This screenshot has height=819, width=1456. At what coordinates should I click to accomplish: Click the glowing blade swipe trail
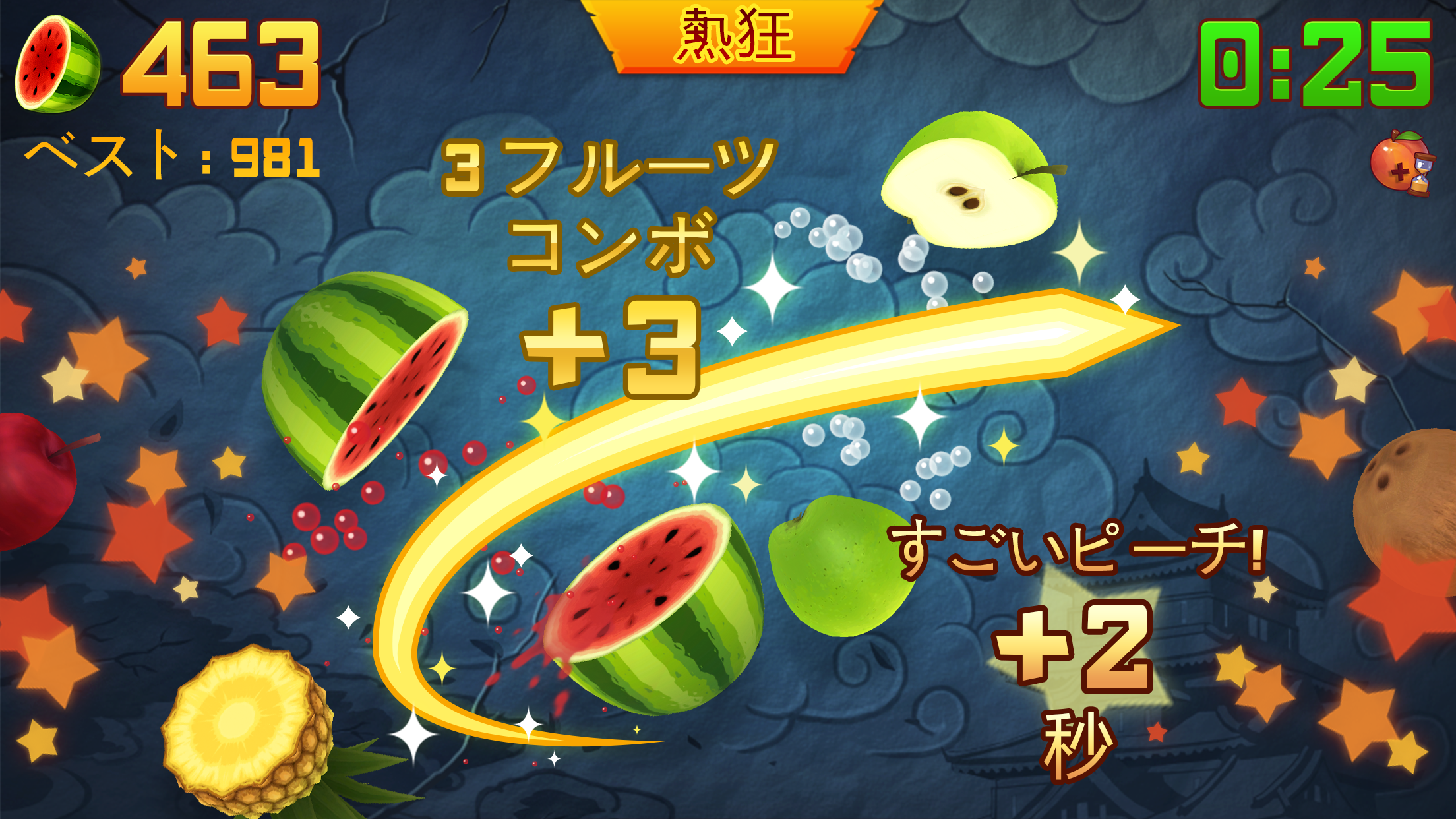tap(923, 356)
